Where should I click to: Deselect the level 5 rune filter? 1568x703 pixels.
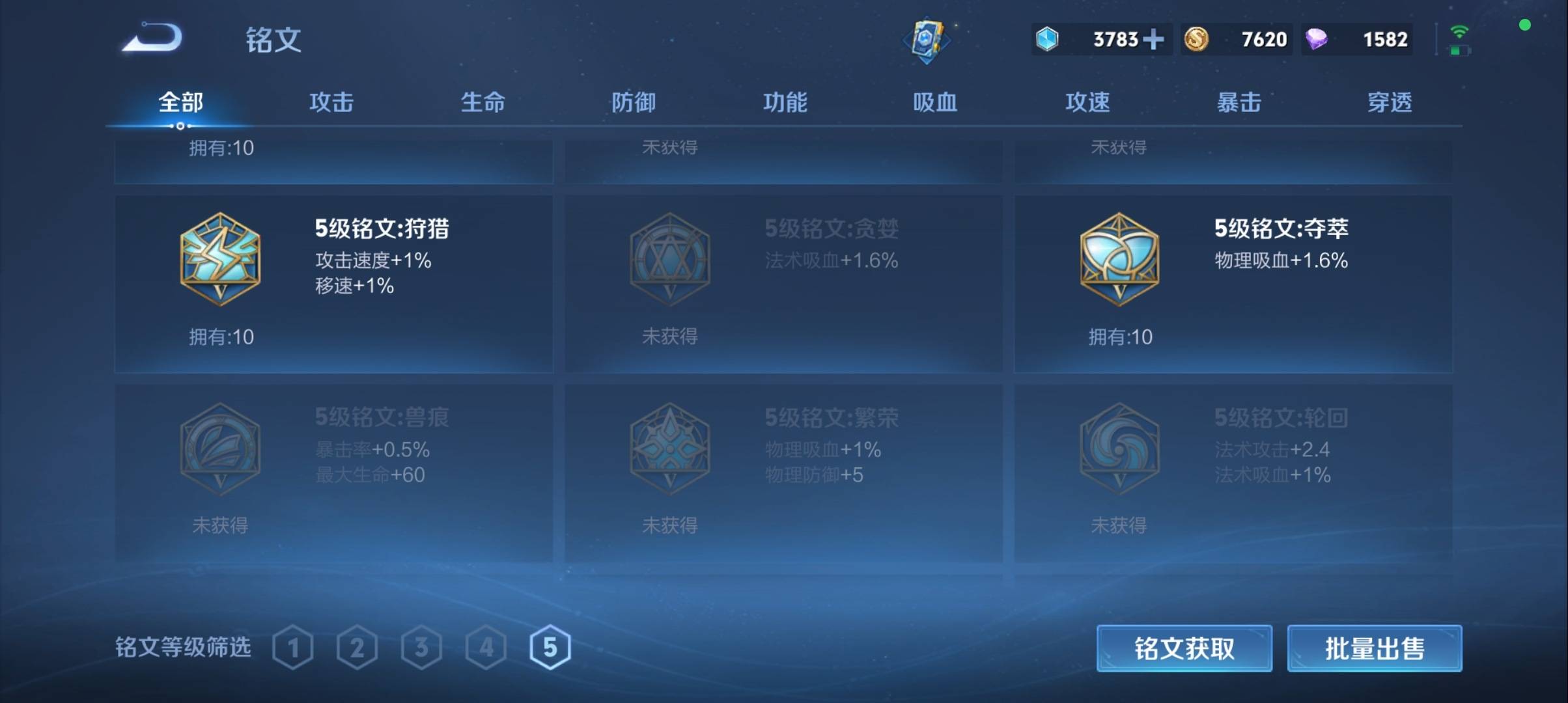[551, 647]
